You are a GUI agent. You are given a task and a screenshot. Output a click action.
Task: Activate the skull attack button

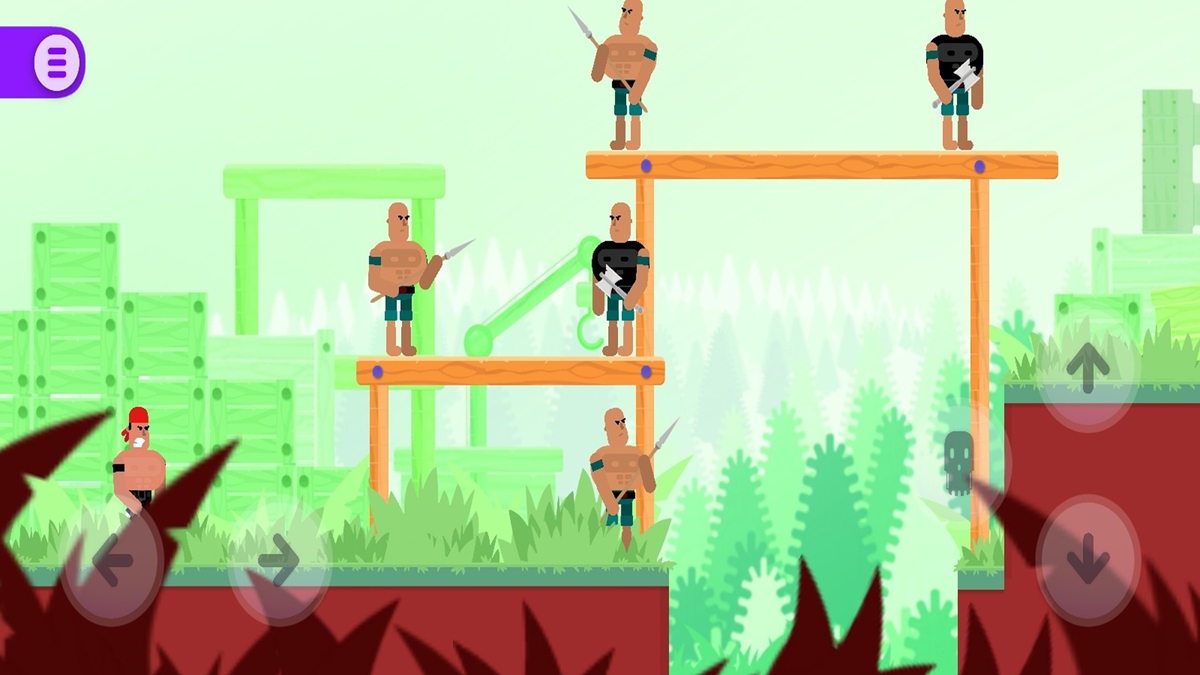(959, 461)
